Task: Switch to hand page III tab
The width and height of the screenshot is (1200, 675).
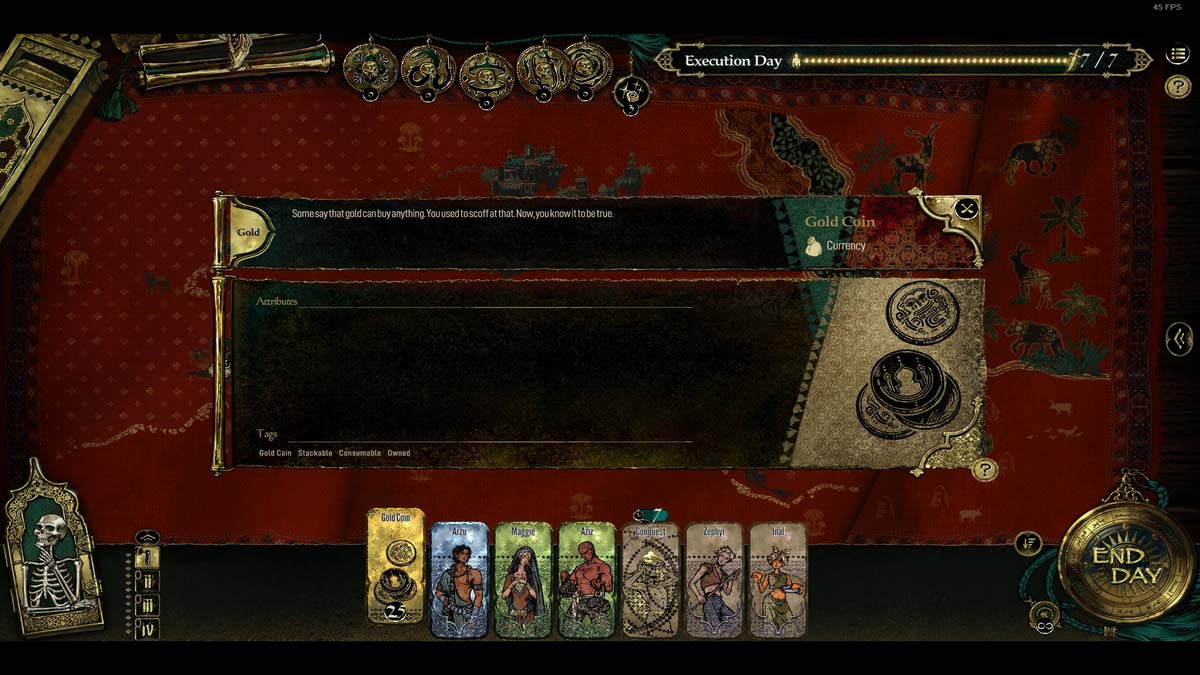Action: (147, 605)
